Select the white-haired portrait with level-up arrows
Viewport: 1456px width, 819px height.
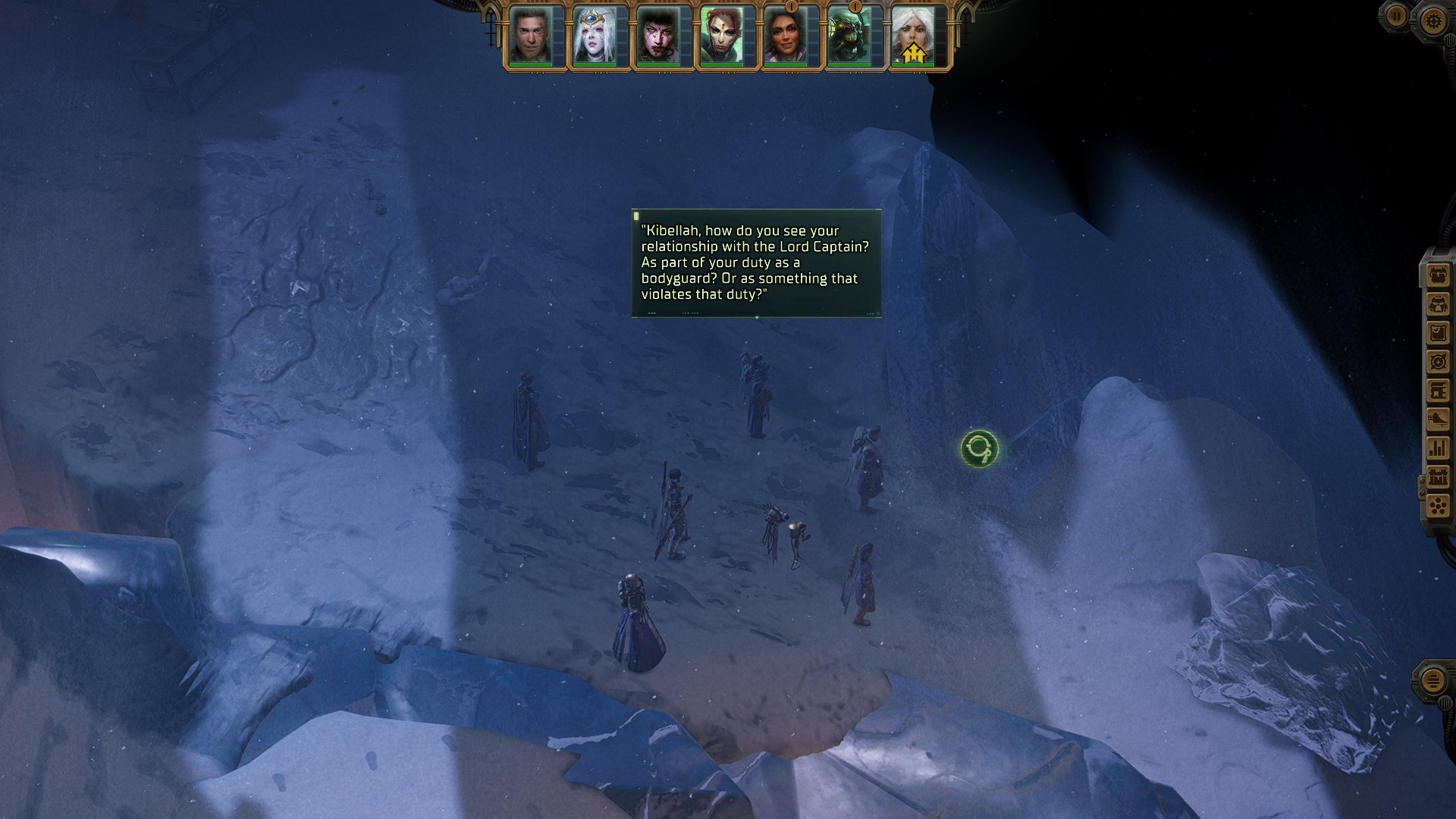pos(913,36)
